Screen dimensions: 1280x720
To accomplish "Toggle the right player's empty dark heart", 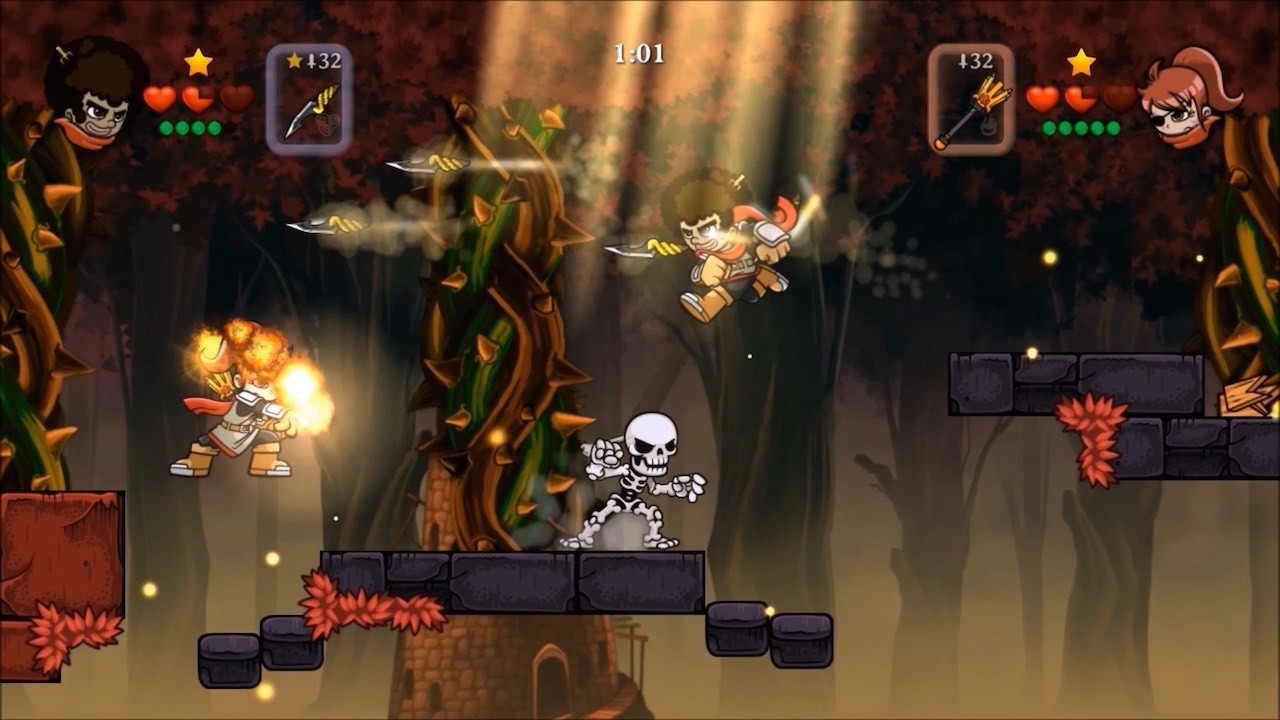I will [1119, 97].
